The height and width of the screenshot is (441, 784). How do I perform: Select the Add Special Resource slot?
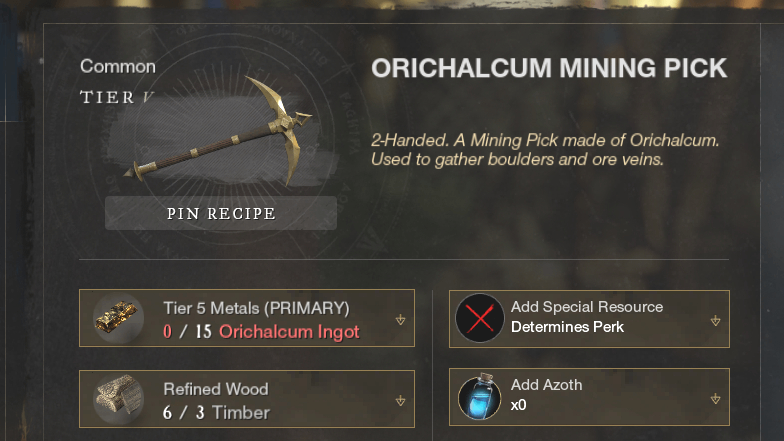[589, 319]
